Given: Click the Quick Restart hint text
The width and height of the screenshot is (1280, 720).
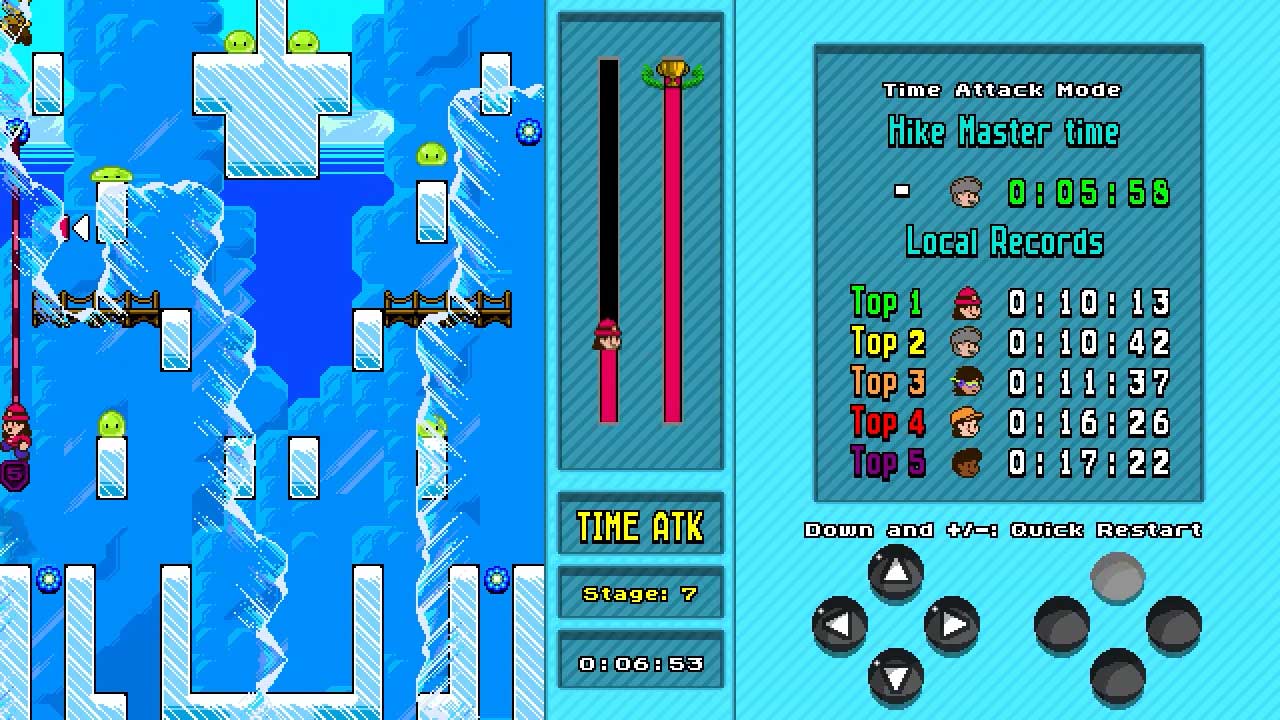Looking at the screenshot, I should point(1004,530).
